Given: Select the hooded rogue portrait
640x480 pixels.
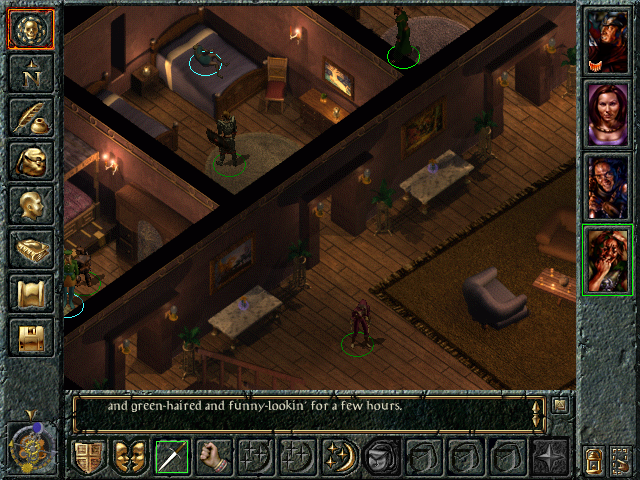Looking at the screenshot, I should (x=607, y=186).
